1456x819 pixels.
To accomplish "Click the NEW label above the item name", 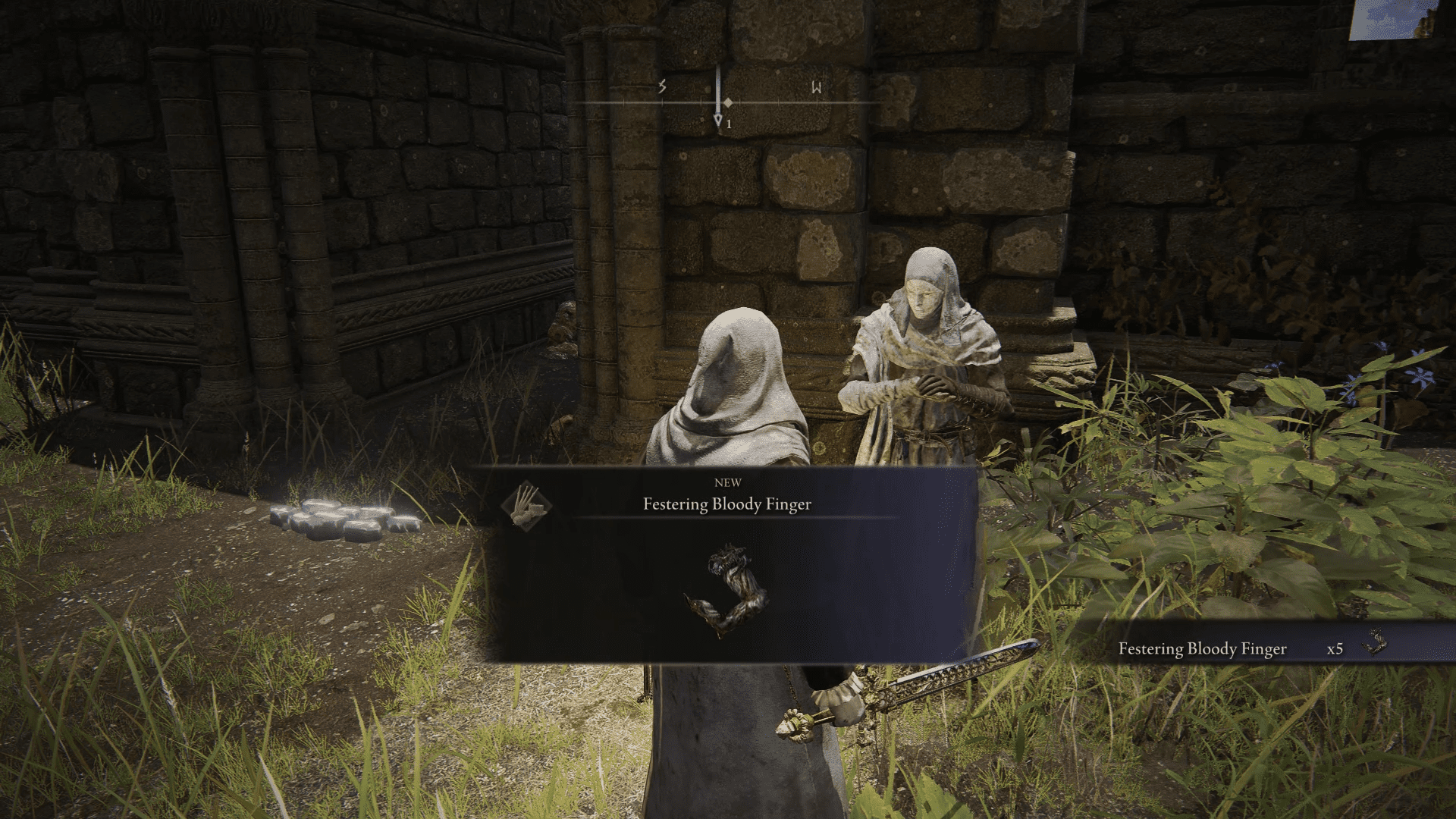I will coord(728,482).
